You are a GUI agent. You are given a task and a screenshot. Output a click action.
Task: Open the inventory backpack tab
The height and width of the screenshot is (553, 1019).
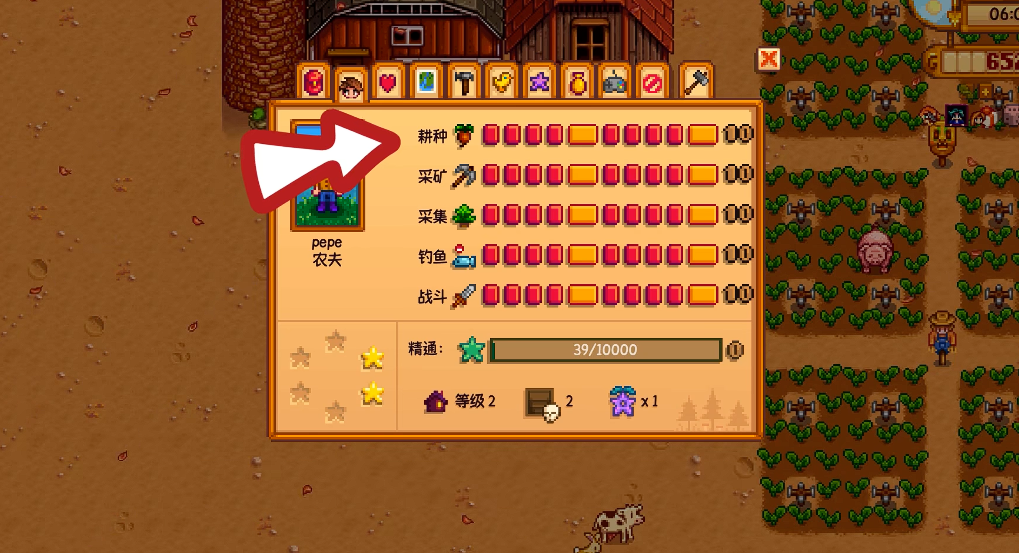click(315, 82)
